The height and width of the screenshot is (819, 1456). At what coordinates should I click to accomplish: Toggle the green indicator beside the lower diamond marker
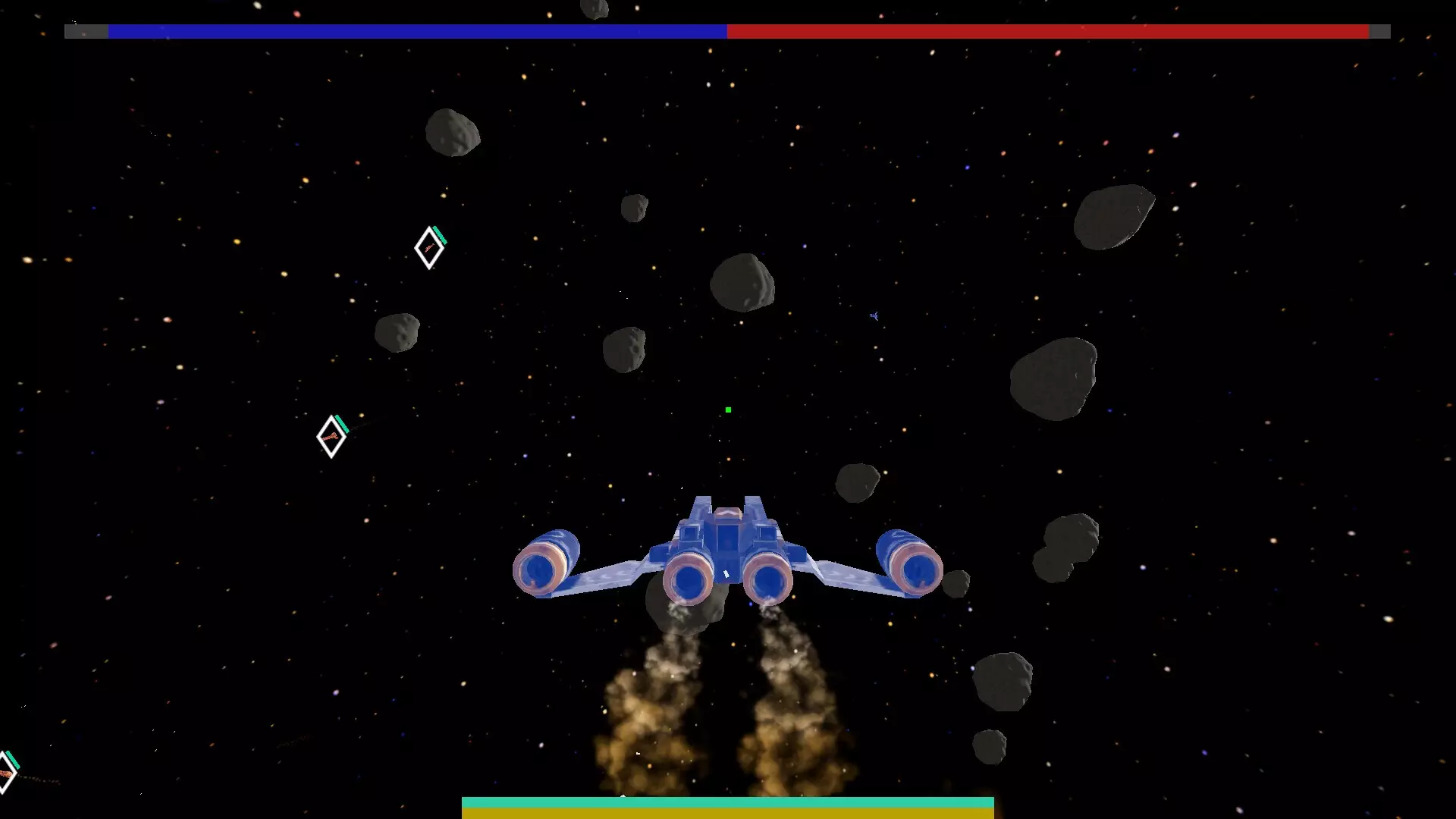click(340, 422)
